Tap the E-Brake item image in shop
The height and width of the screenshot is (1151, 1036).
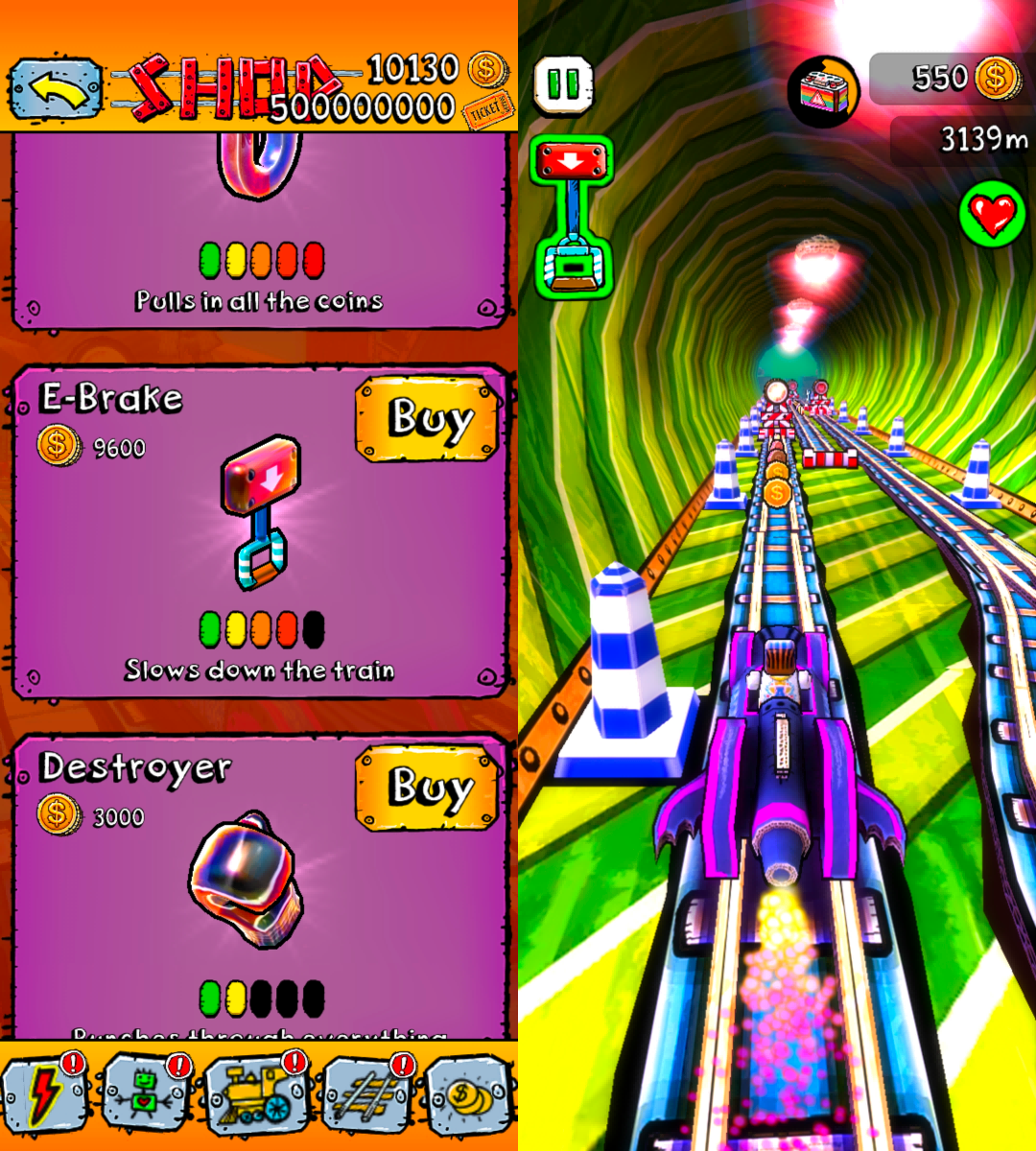click(261, 511)
